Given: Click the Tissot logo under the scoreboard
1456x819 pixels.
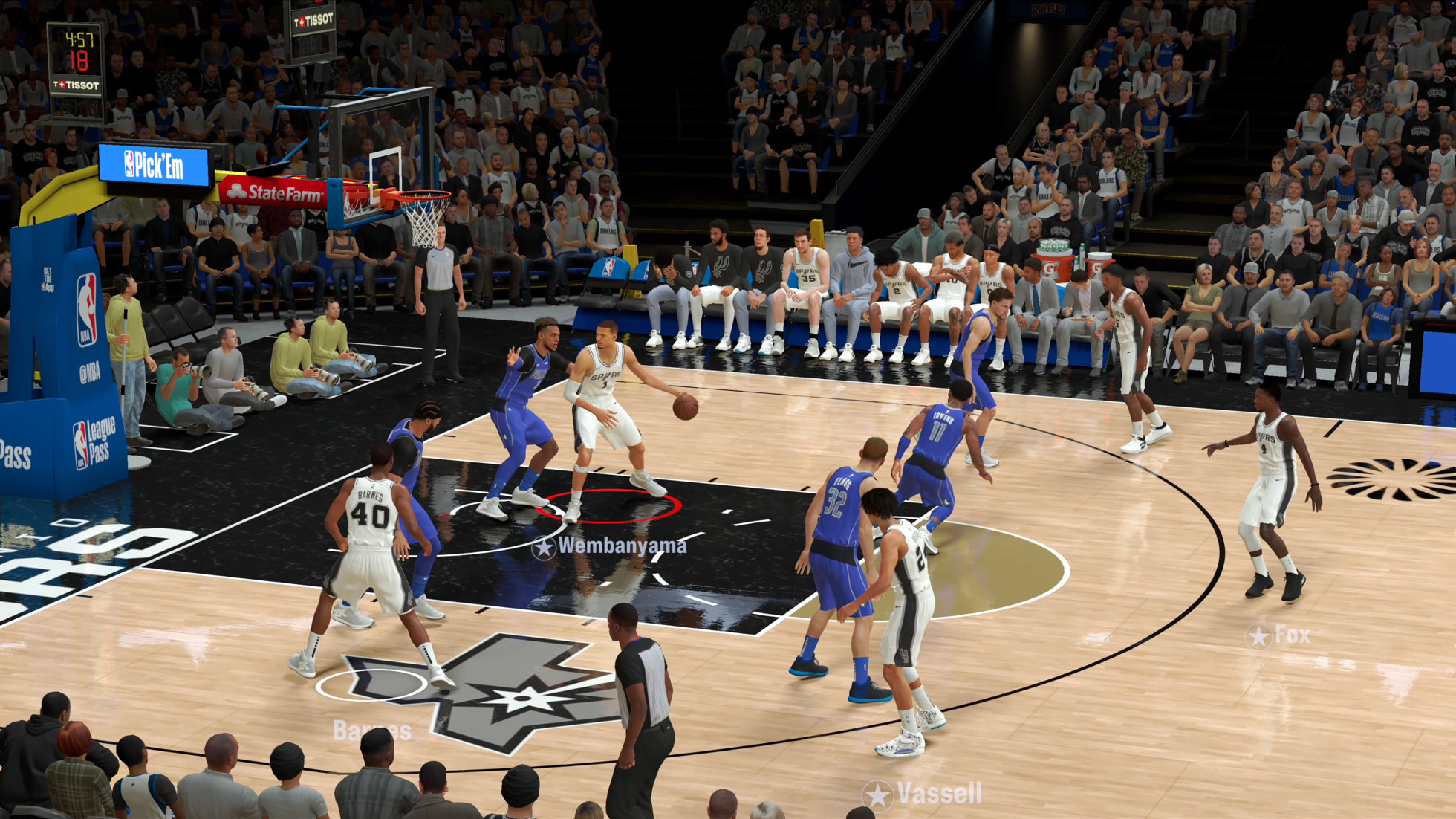Looking at the screenshot, I should pos(75,85).
